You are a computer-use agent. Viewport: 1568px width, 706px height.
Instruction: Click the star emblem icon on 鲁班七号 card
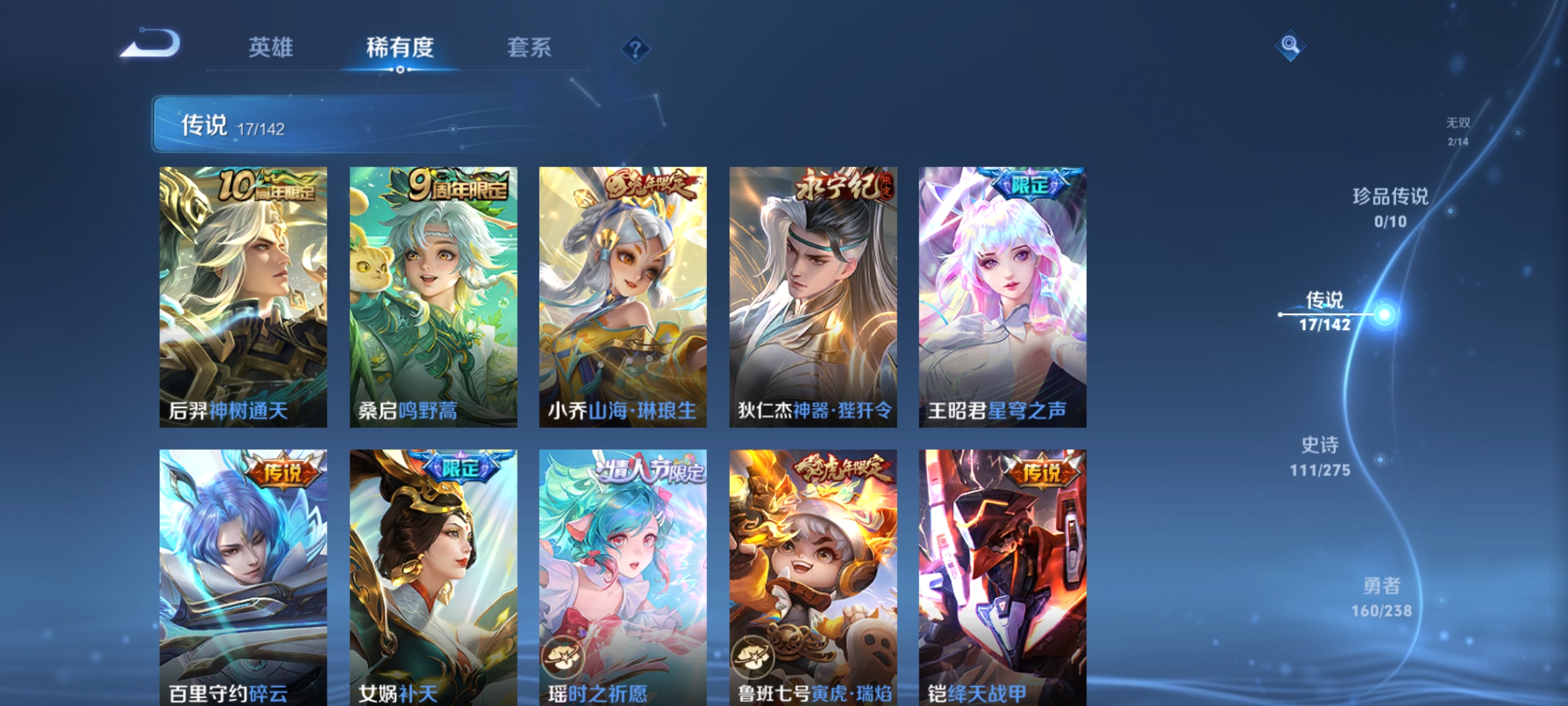click(753, 656)
